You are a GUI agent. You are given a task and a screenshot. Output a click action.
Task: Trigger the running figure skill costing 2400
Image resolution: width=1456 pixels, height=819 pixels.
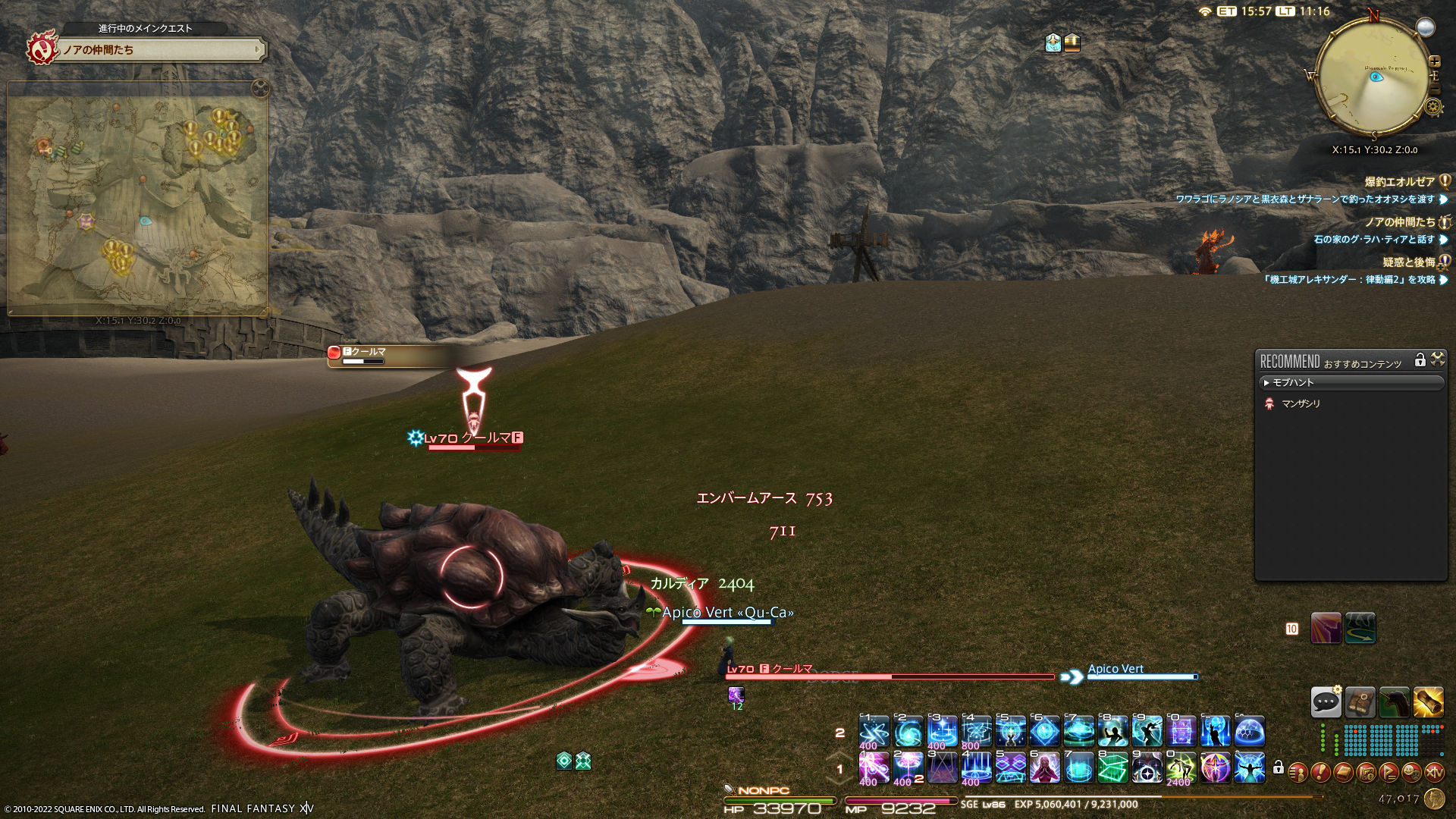1181,768
